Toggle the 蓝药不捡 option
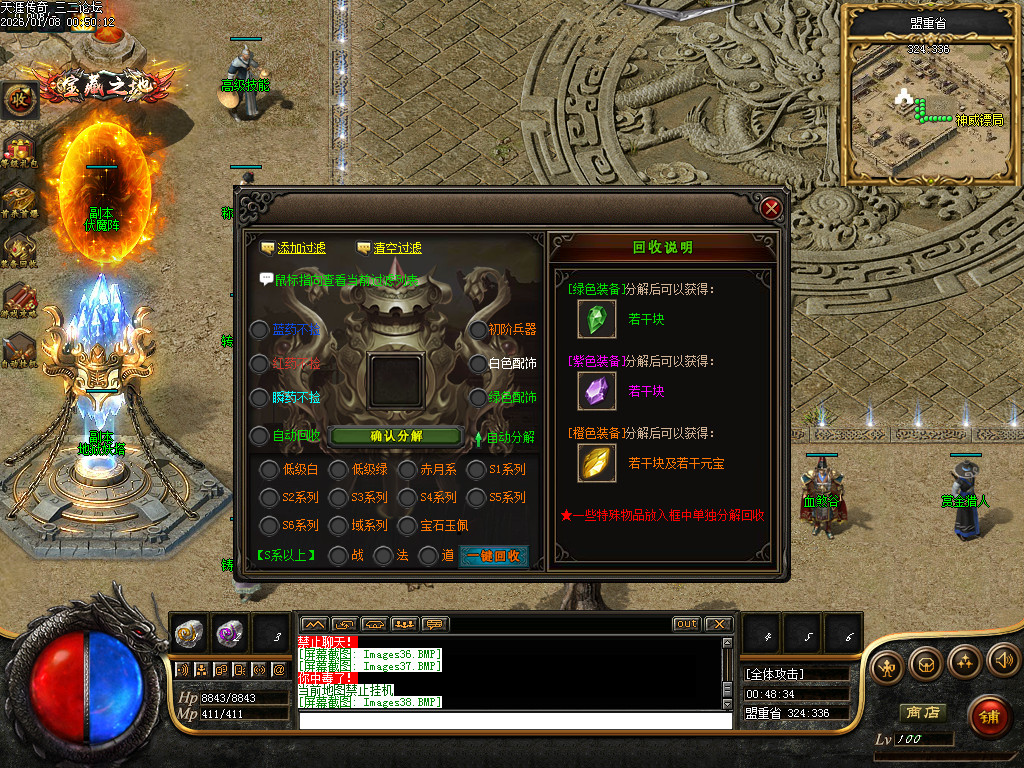 (x=259, y=330)
